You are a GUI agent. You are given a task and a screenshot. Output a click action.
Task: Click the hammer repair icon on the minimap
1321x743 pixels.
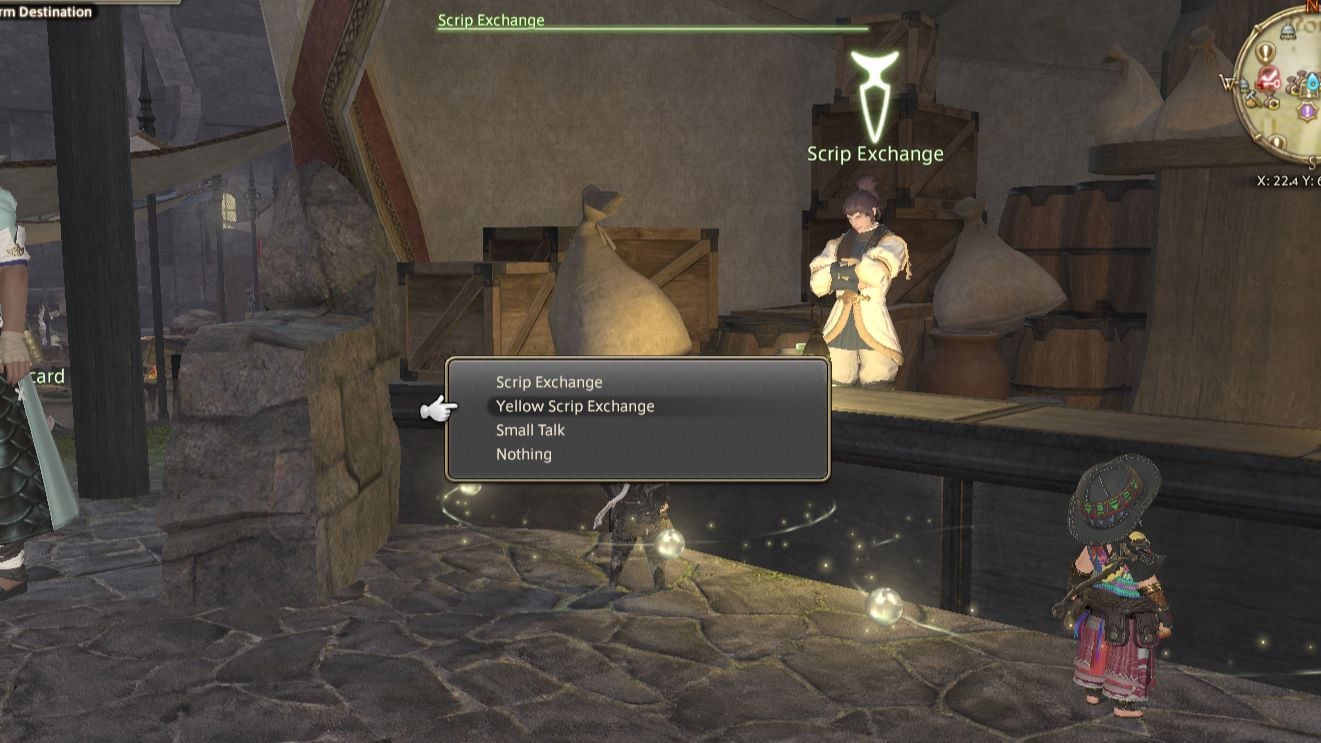tap(1251, 95)
